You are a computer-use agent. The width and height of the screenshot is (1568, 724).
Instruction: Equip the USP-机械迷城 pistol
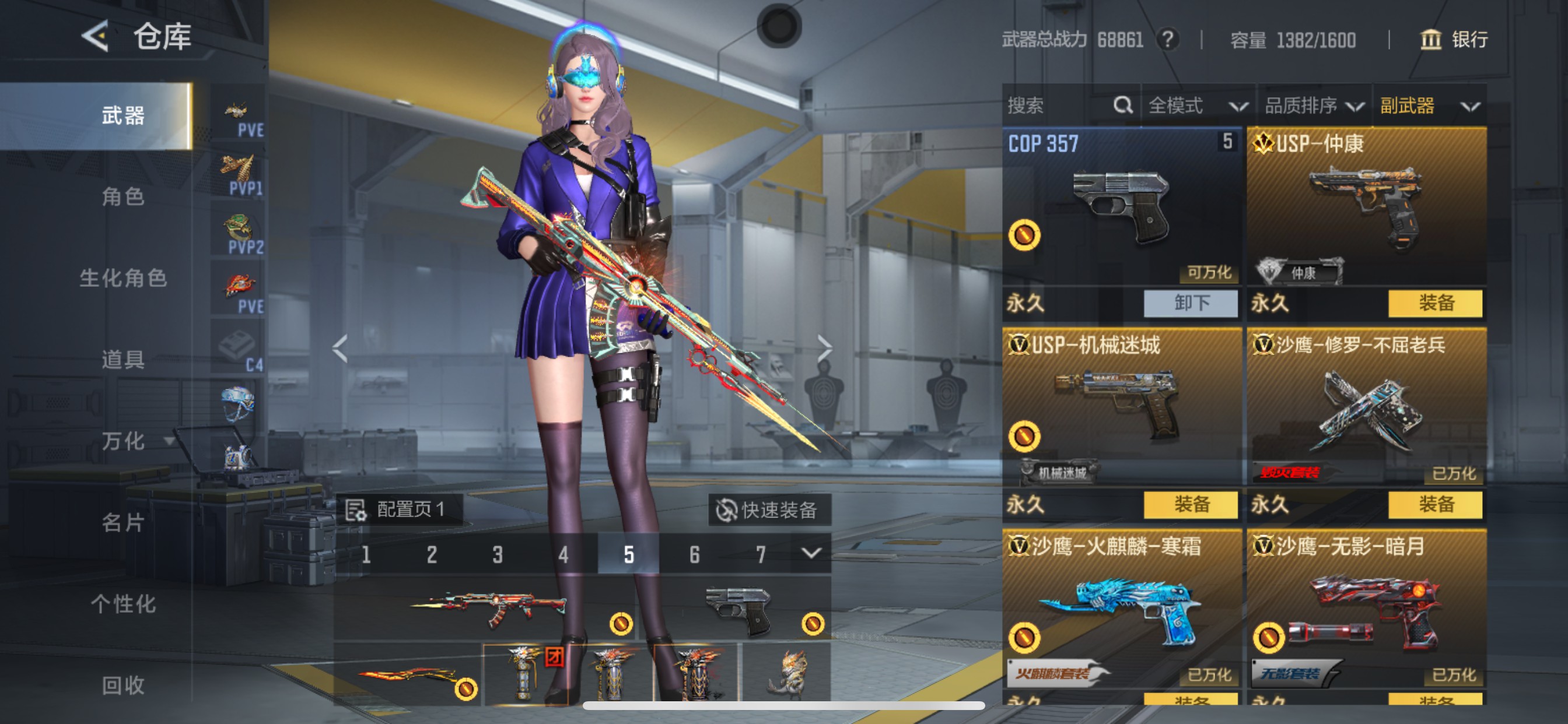[1190, 504]
